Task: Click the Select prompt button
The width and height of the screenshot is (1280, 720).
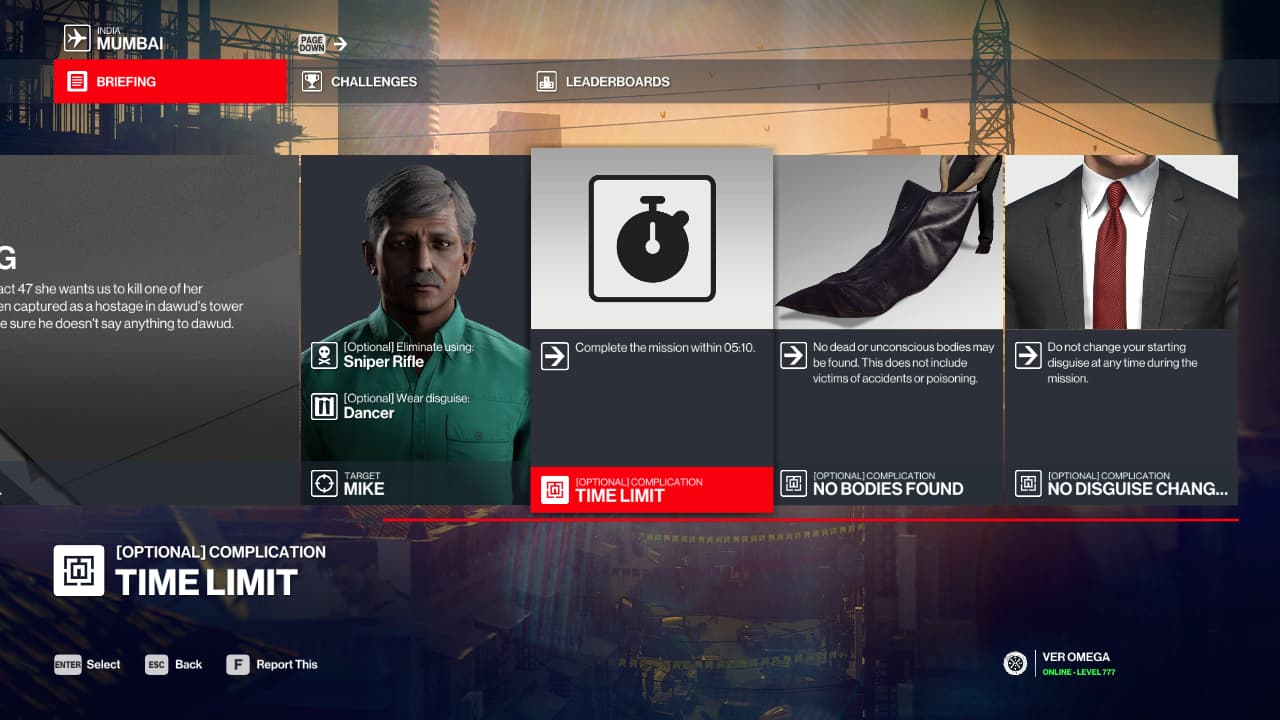Action: coord(88,664)
